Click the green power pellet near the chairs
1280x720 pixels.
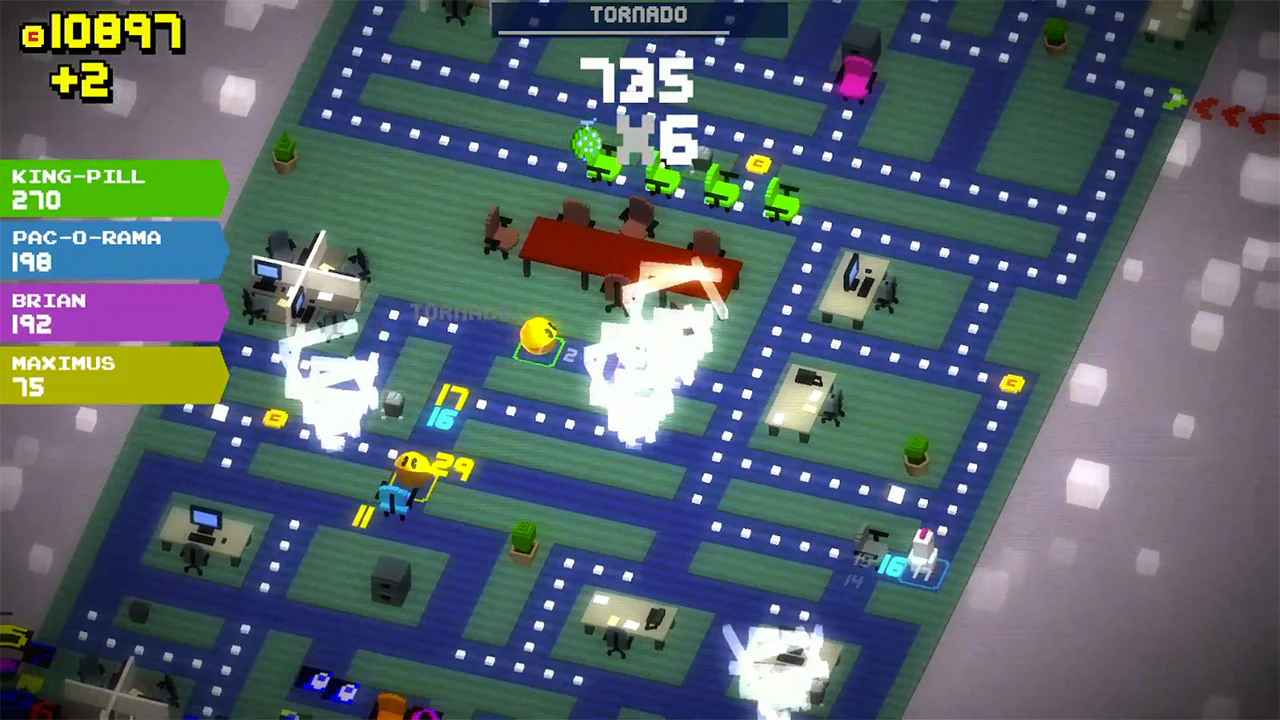pyautogui.click(x=585, y=142)
